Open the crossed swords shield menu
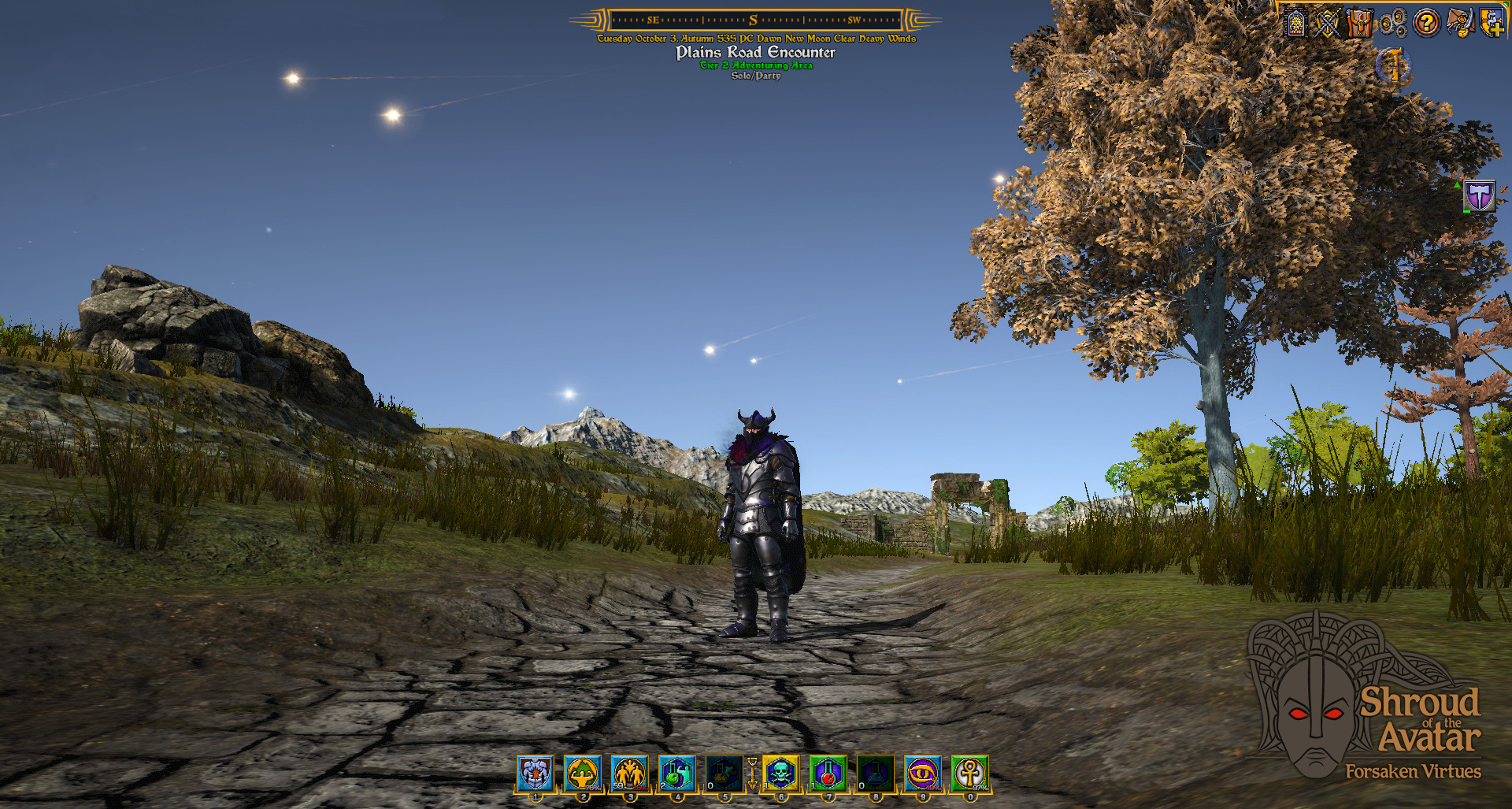 1328,23
